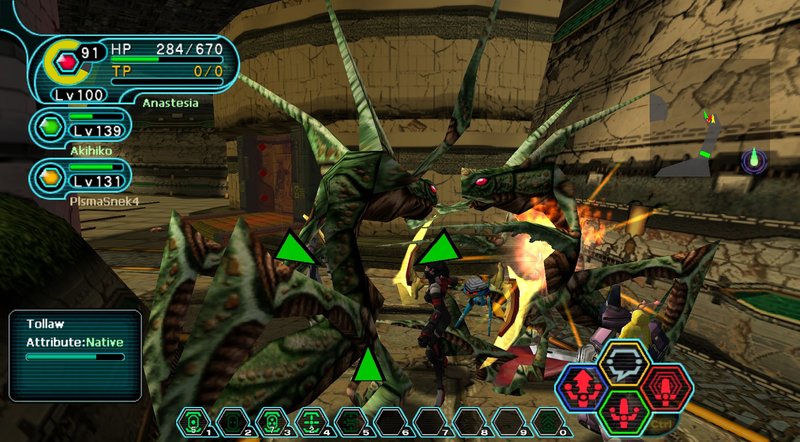Viewport: 800px width, 442px height.
Task: Choose quick bar slot 4
Action: [309, 421]
